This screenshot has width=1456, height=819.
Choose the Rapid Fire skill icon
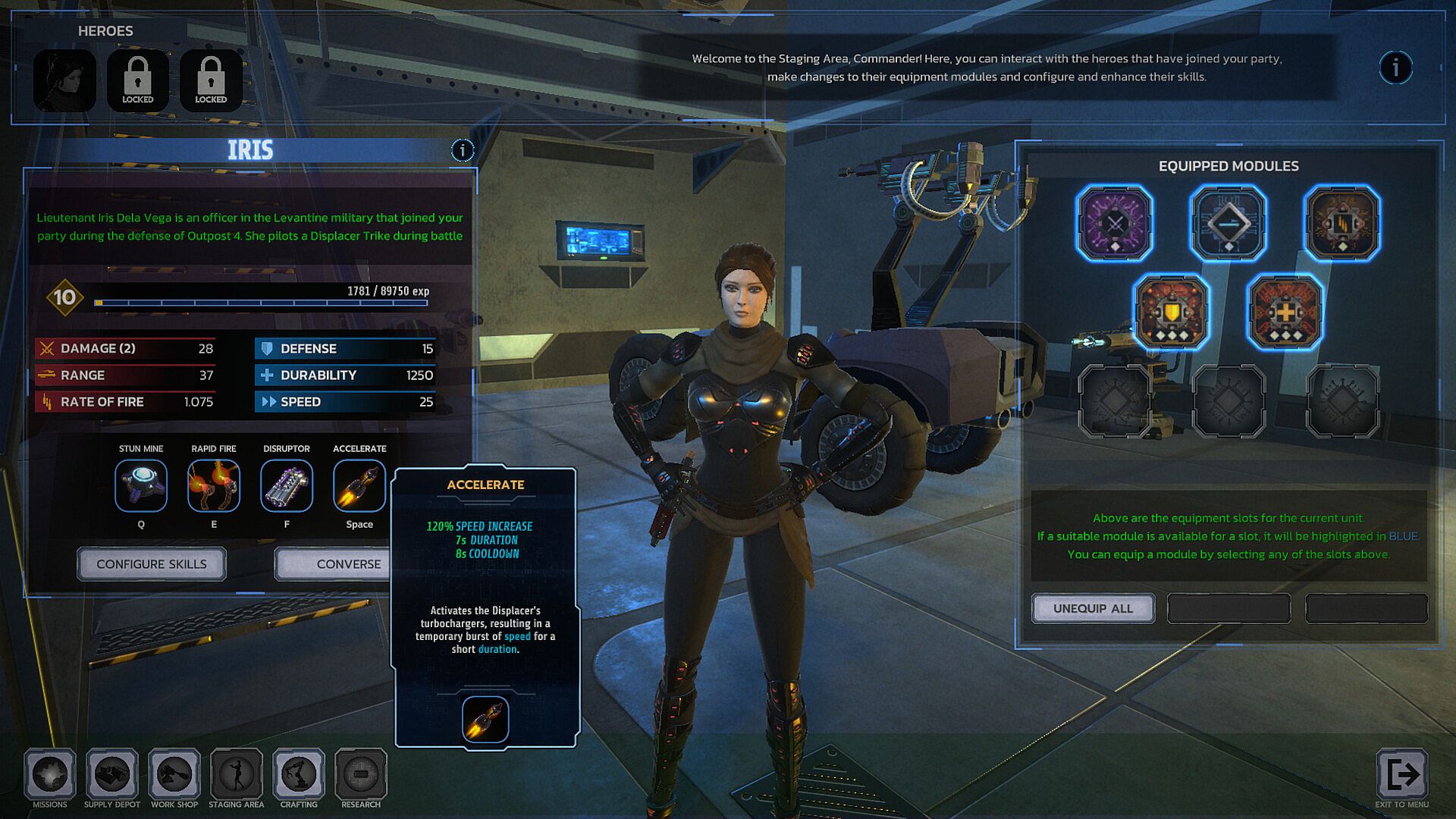tap(214, 486)
